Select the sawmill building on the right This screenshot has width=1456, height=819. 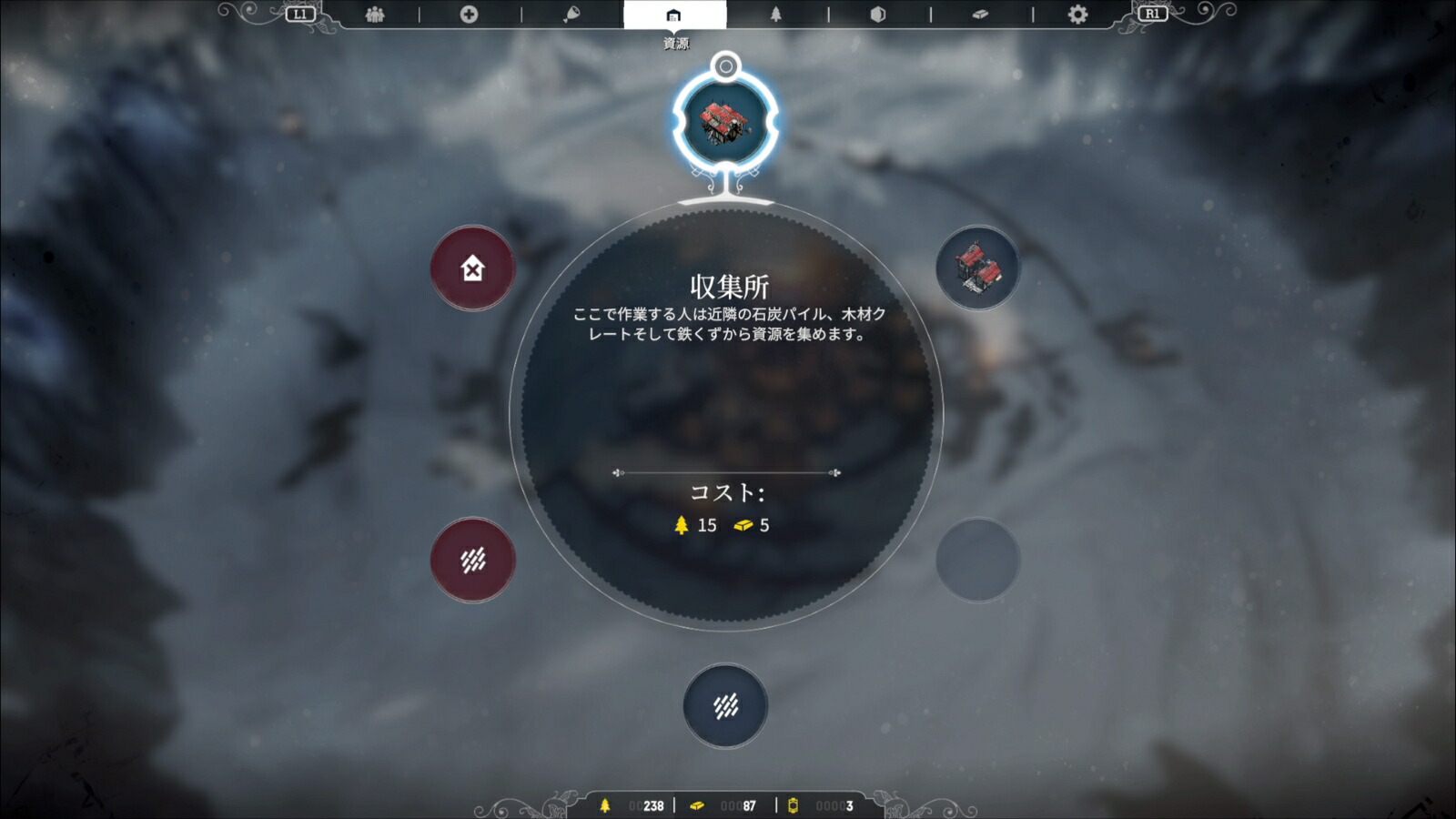click(x=978, y=268)
